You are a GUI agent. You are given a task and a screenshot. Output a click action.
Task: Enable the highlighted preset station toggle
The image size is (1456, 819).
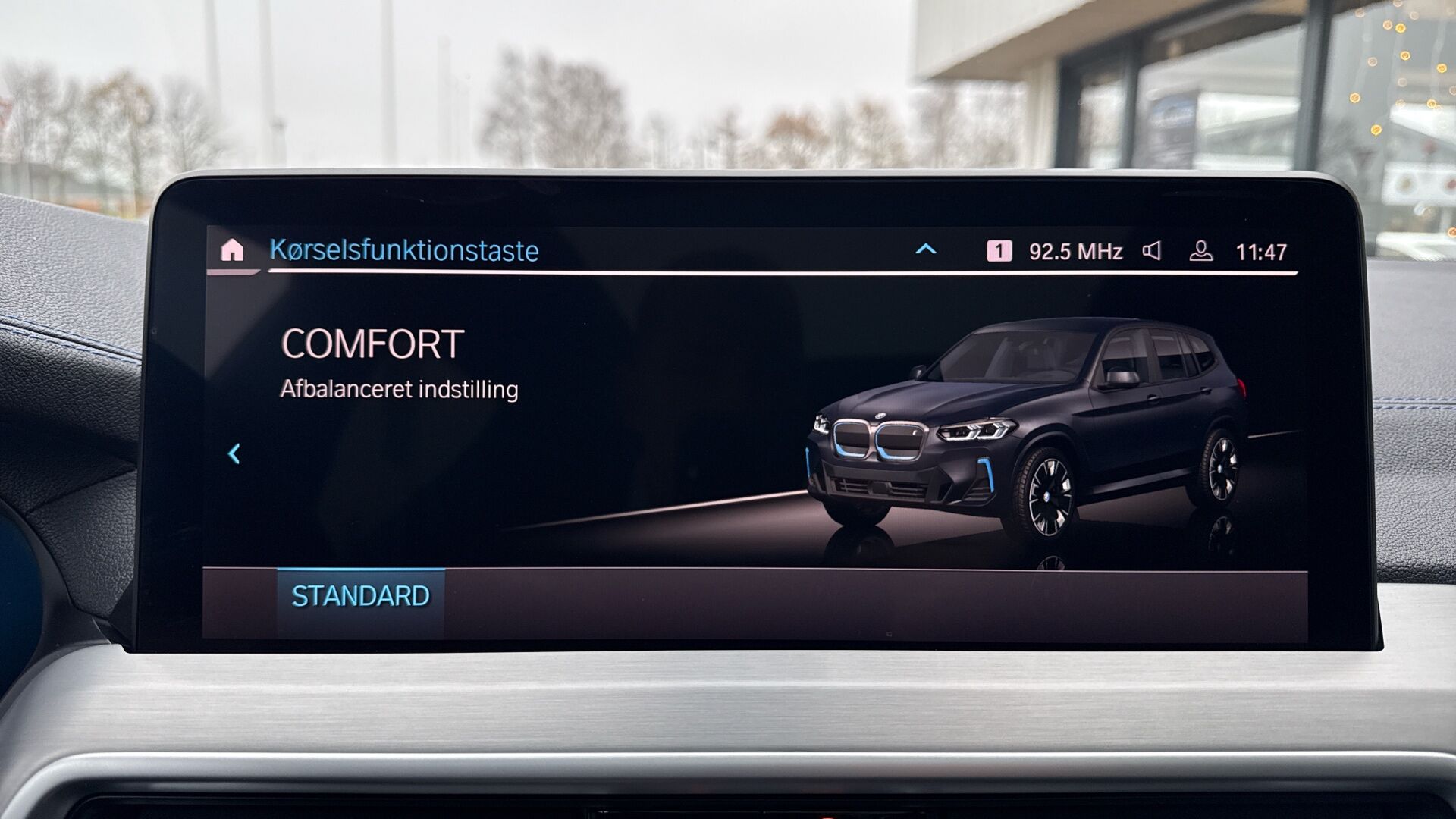click(x=1000, y=249)
